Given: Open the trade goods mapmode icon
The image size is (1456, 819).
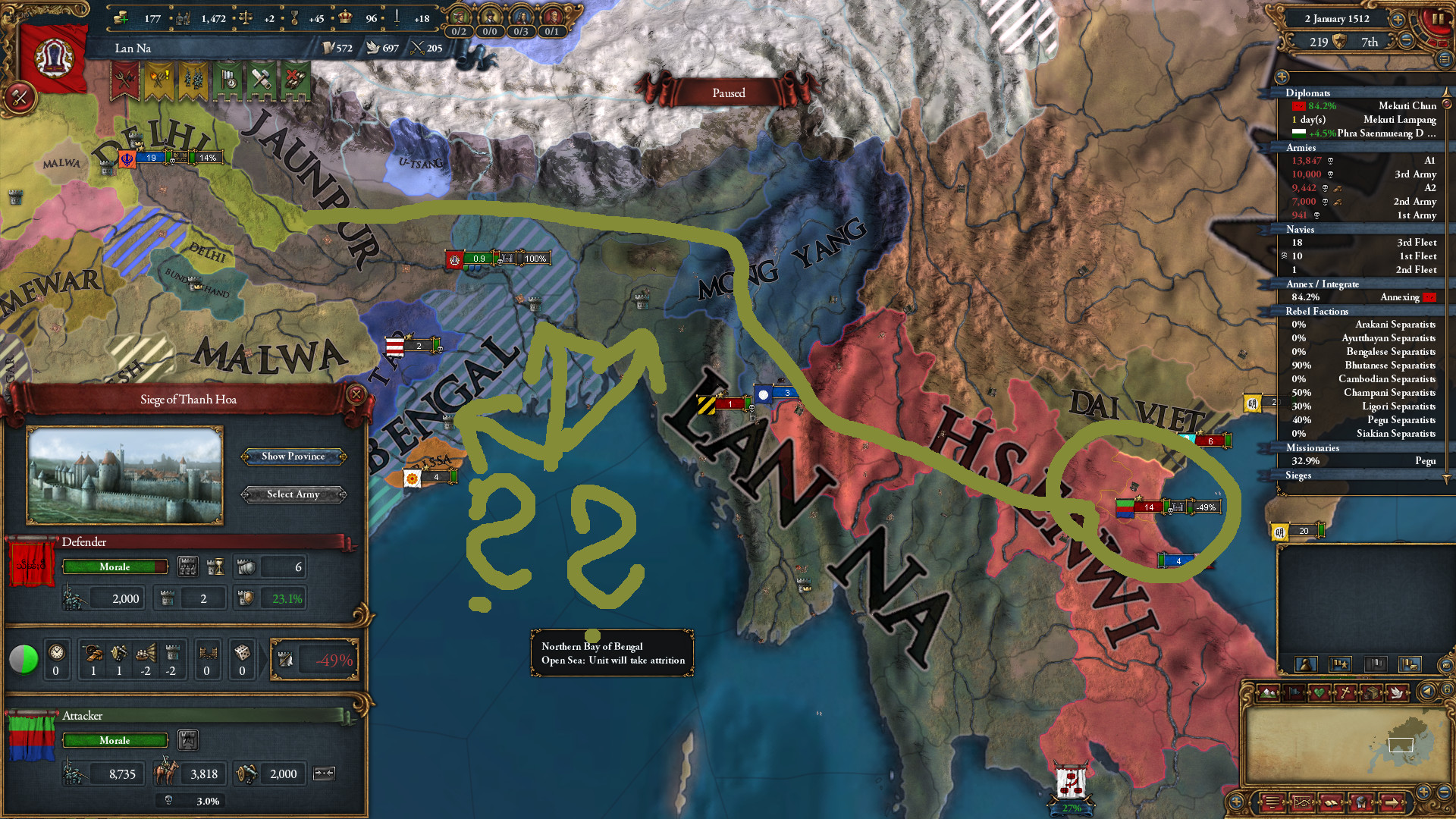Looking at the screenshot, I should [x=1371, y=692].
